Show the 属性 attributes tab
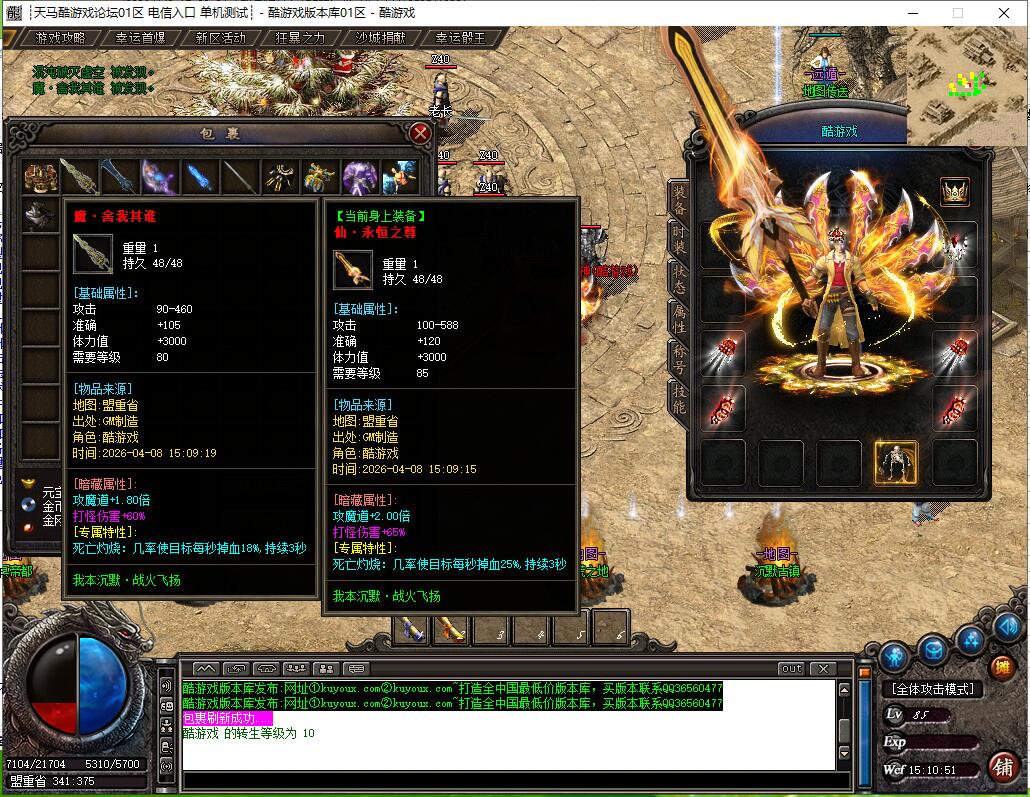 point(679,318)
